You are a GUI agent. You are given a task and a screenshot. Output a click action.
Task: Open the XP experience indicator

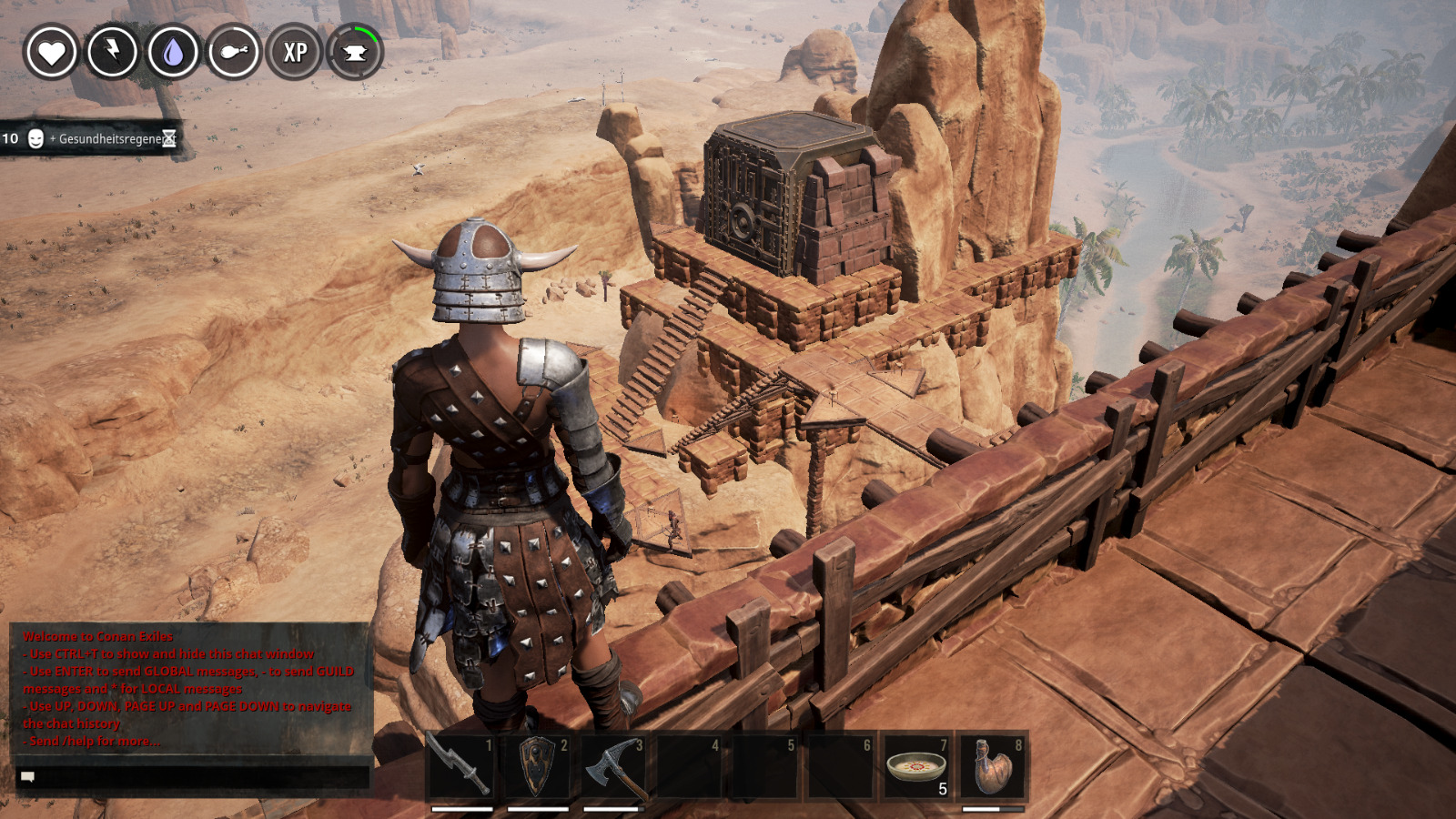click(295, 52)
